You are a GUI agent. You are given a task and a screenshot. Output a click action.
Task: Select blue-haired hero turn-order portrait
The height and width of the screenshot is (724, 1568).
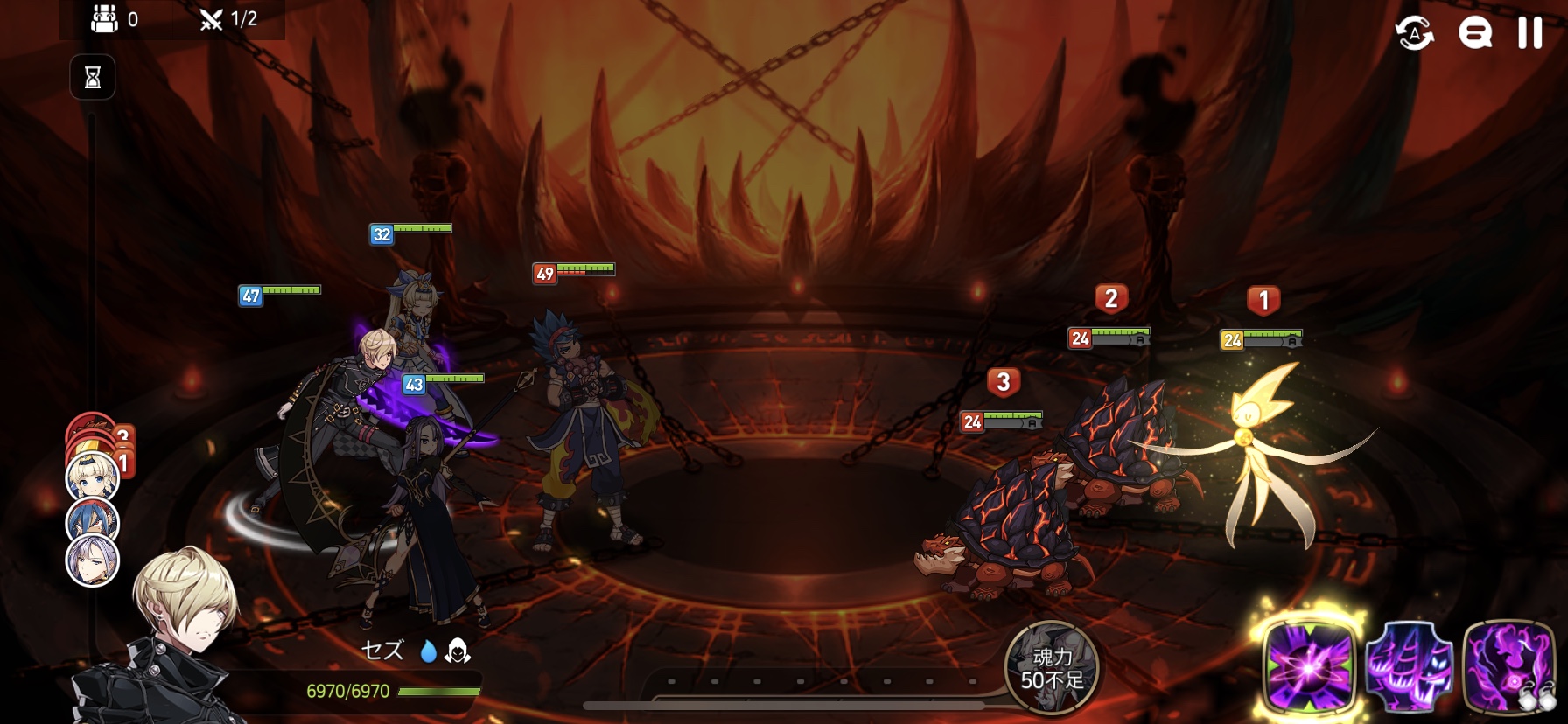pyautogui.click(x=92, y=520)
